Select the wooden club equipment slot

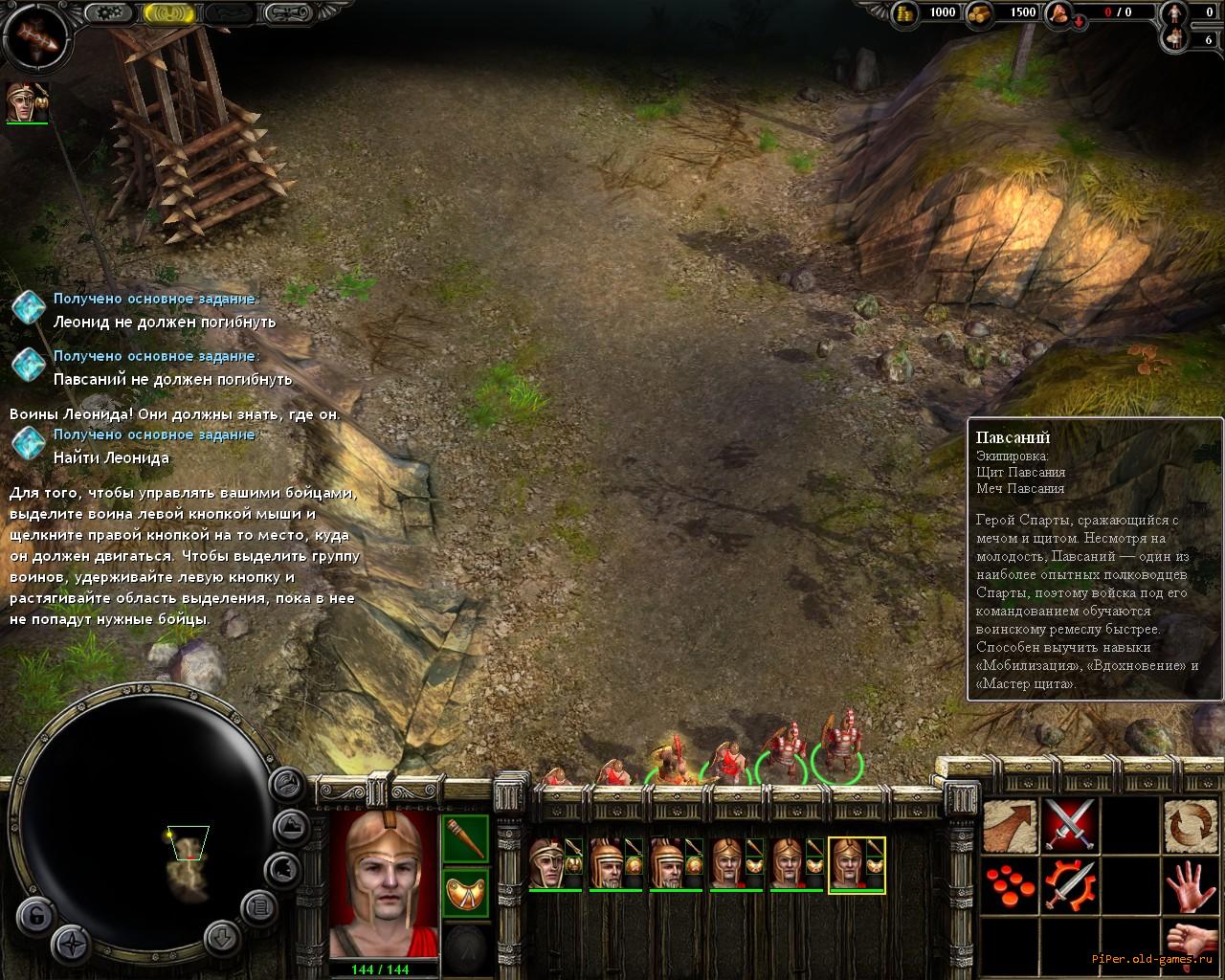click(466, 839)
